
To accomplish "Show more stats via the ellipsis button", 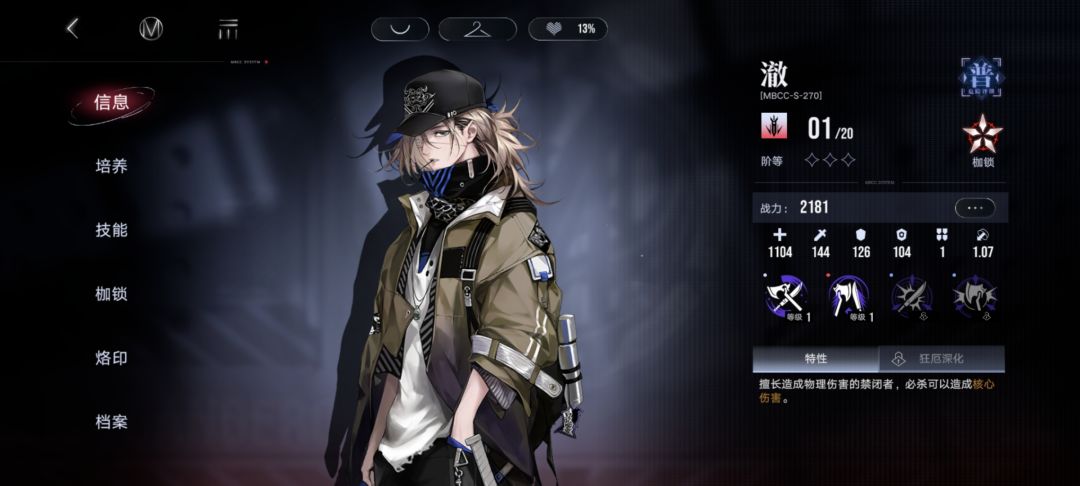I will [x=975, y=208].
